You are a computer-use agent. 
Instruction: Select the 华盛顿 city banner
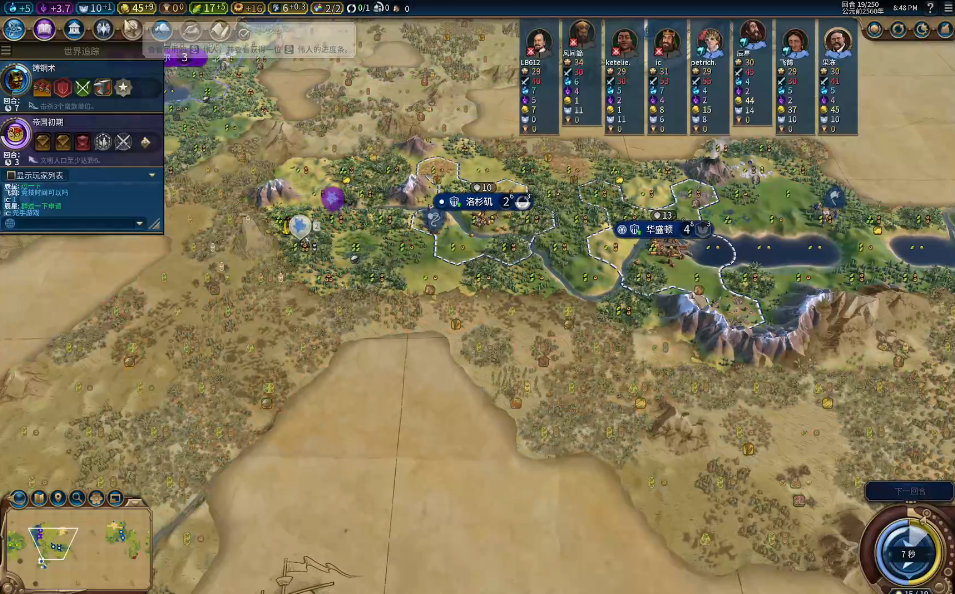pos(660,229)
